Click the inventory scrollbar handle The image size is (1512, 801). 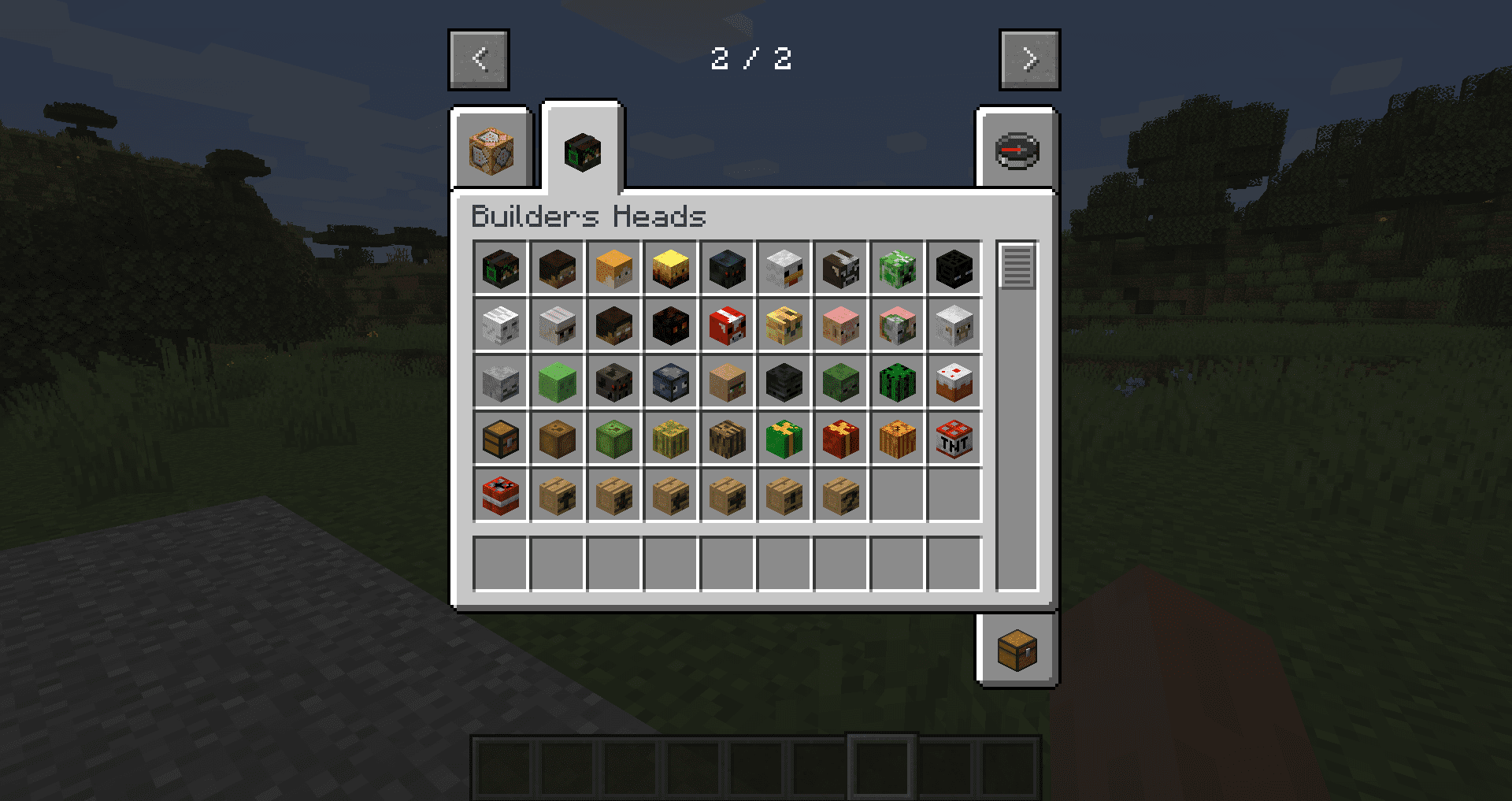(1017, 267)
